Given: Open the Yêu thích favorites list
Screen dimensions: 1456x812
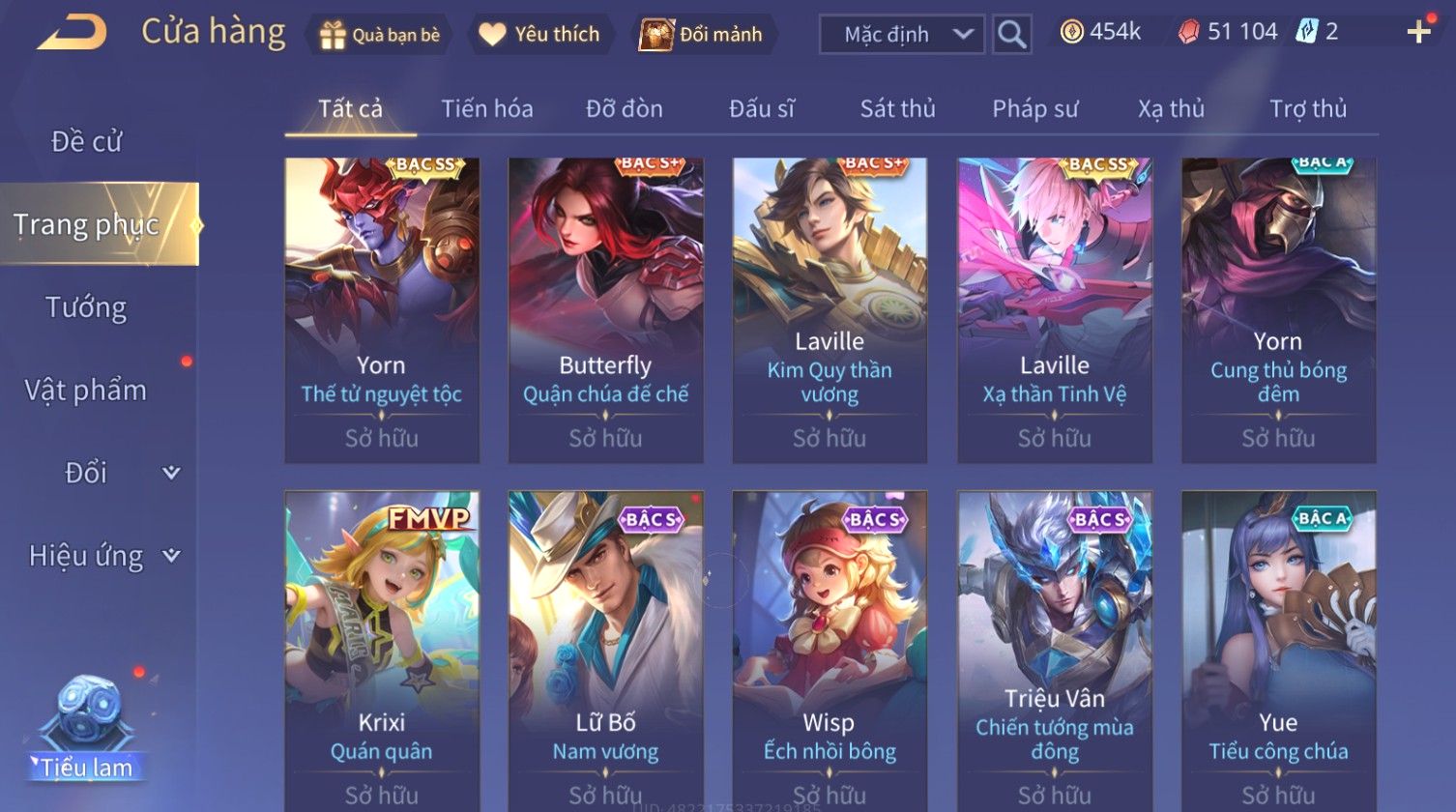Looking at the screenshot, I should click(x=540, y=35).
